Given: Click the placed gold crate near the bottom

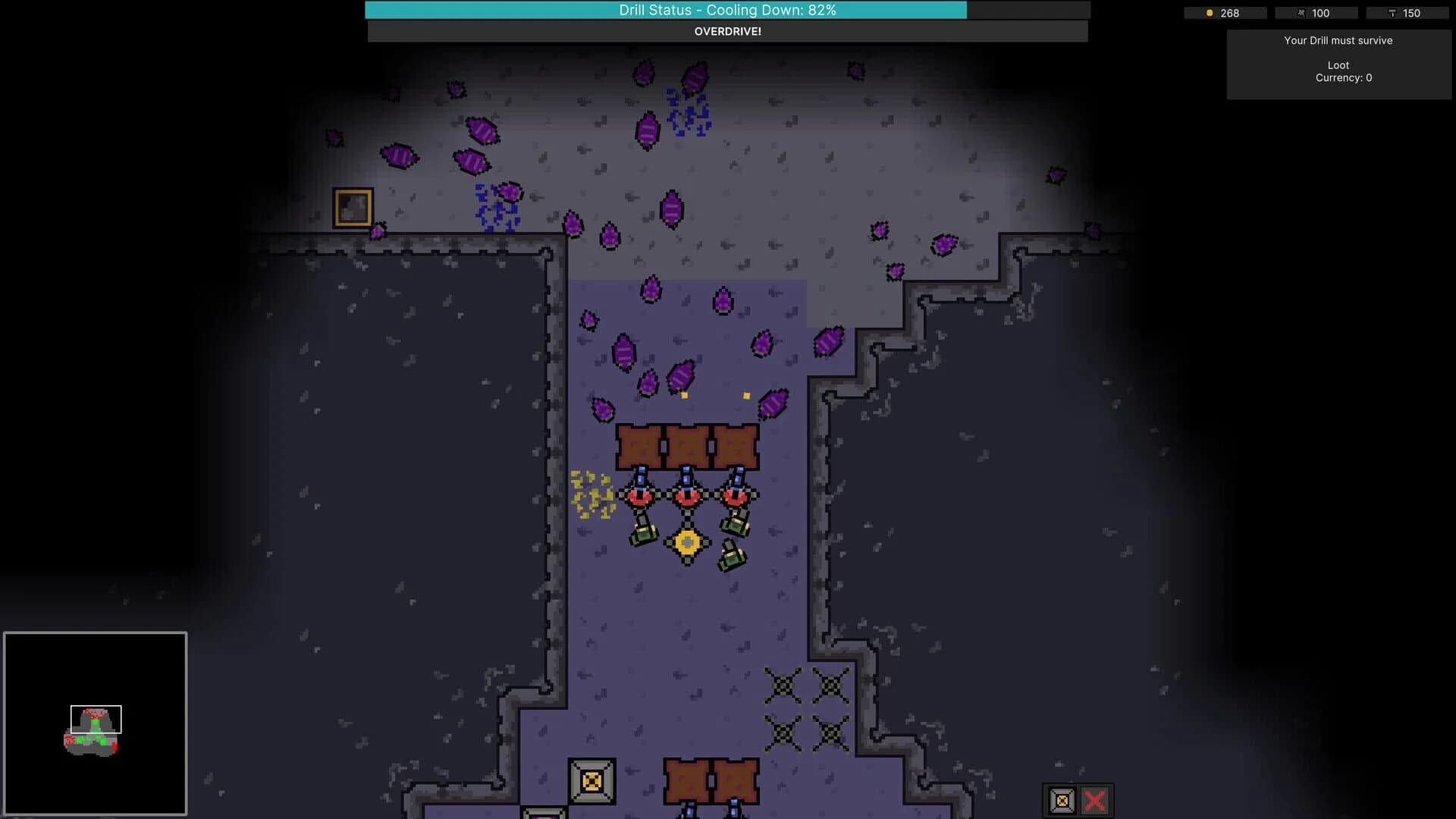Looking at the screenshot, I should 593,780.
